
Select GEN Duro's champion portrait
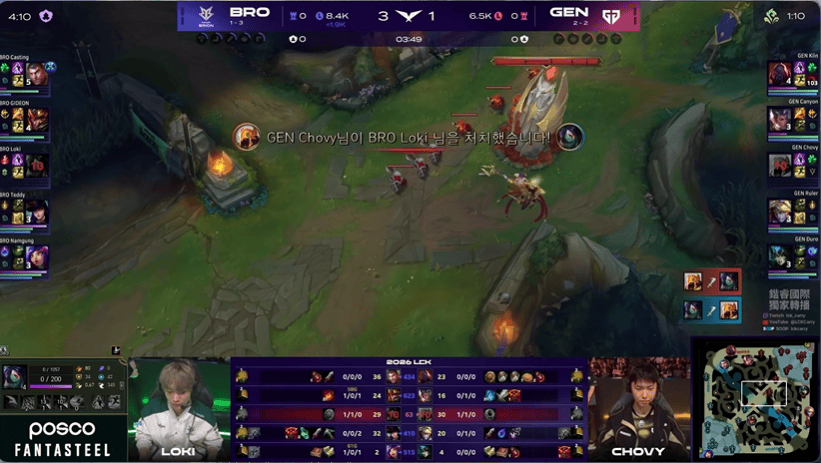[780, 258]
